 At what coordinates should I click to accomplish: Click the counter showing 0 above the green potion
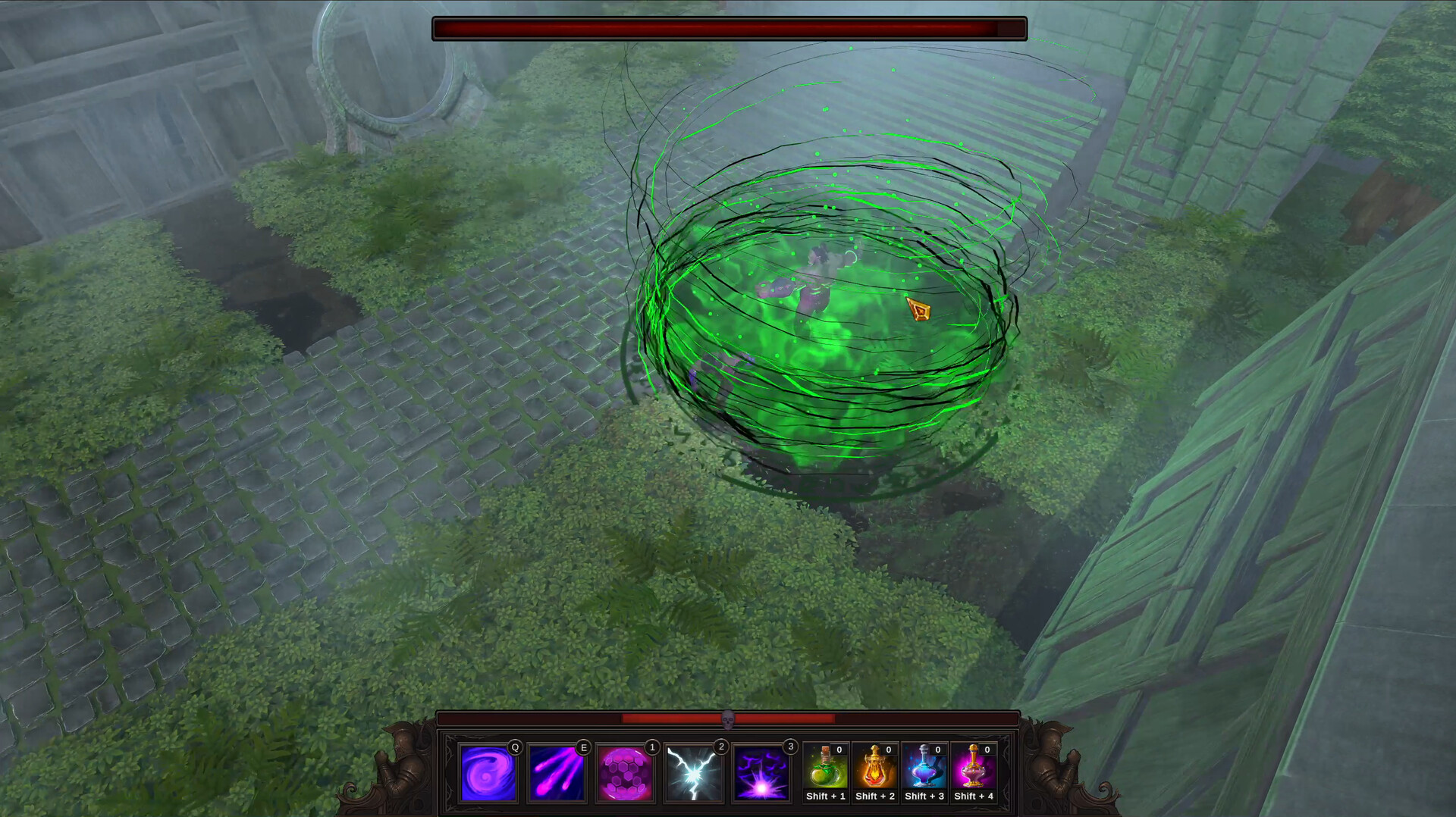point(839,749)
